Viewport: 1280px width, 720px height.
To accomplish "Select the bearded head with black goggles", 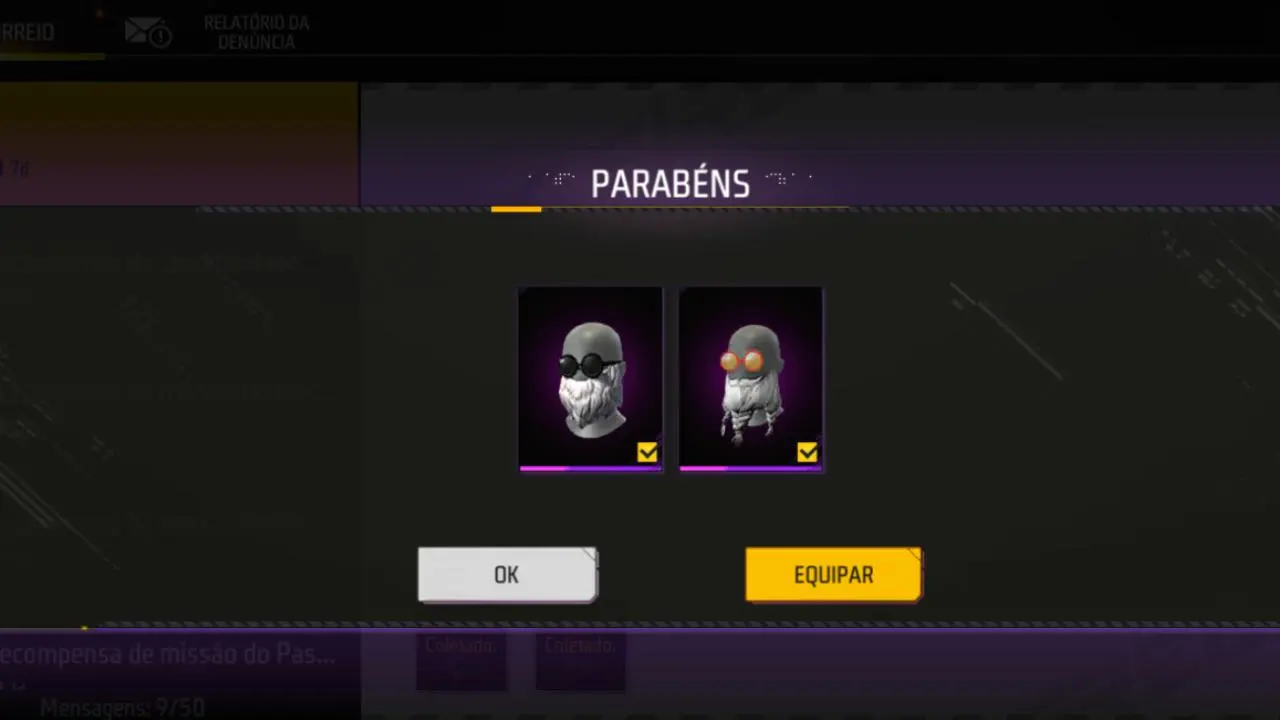I will tap(590, 378).
